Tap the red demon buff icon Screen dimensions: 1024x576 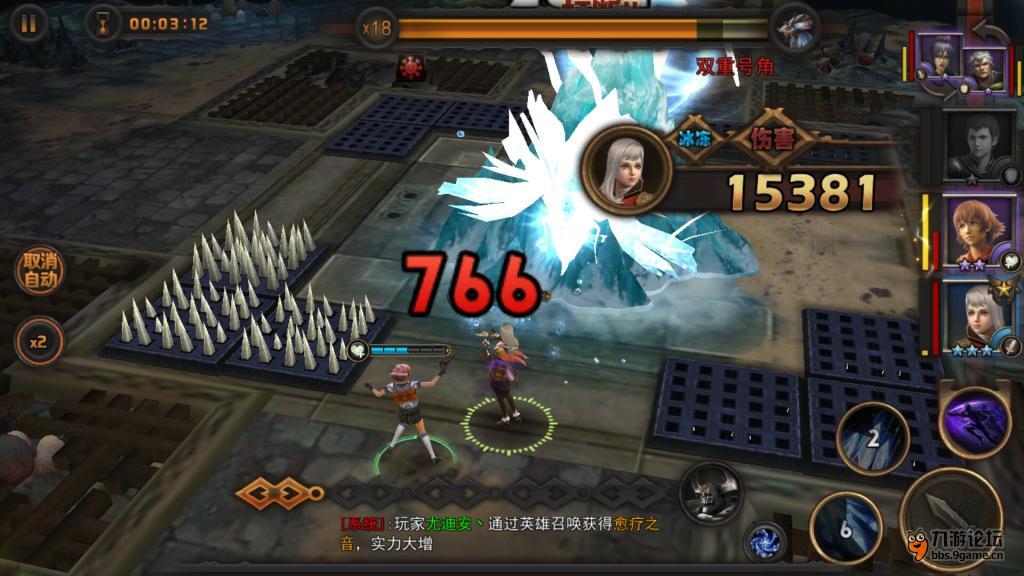point(410,67)
